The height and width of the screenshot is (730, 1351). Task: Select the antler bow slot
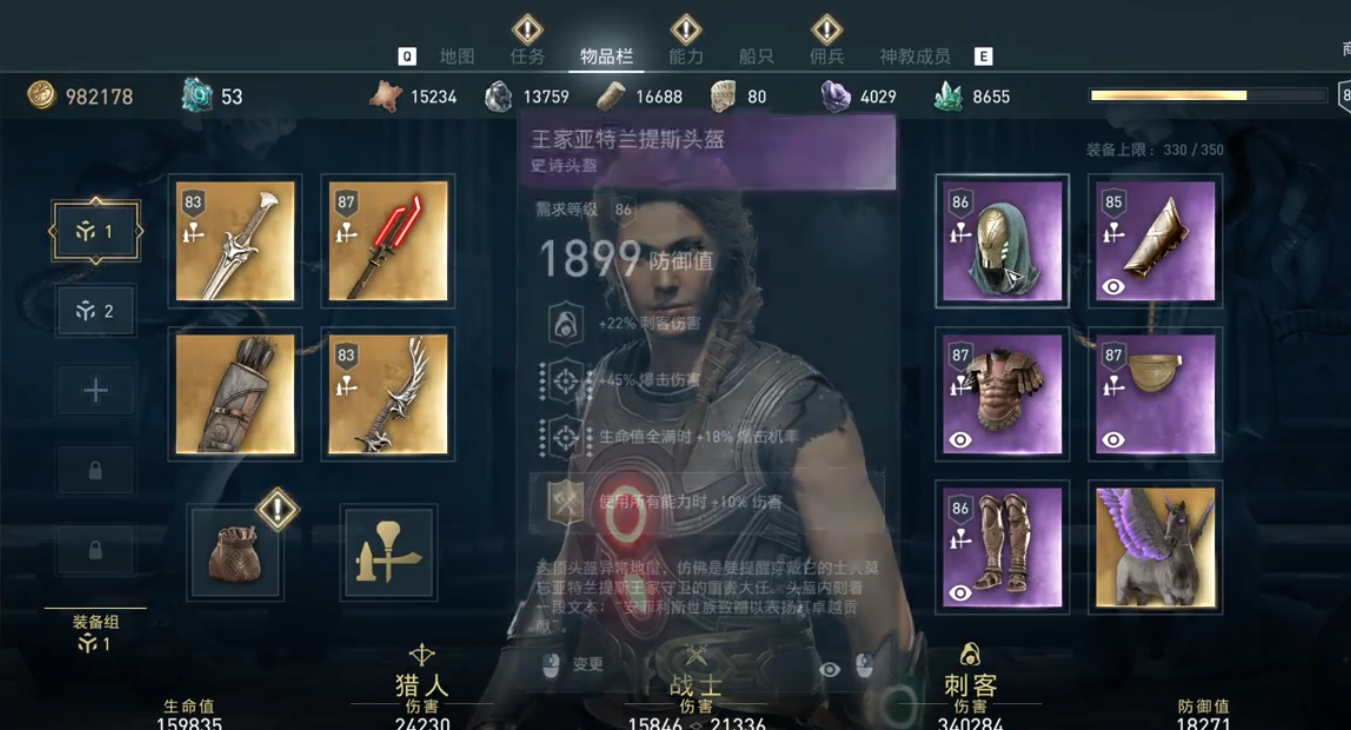[x=388, y=394]
